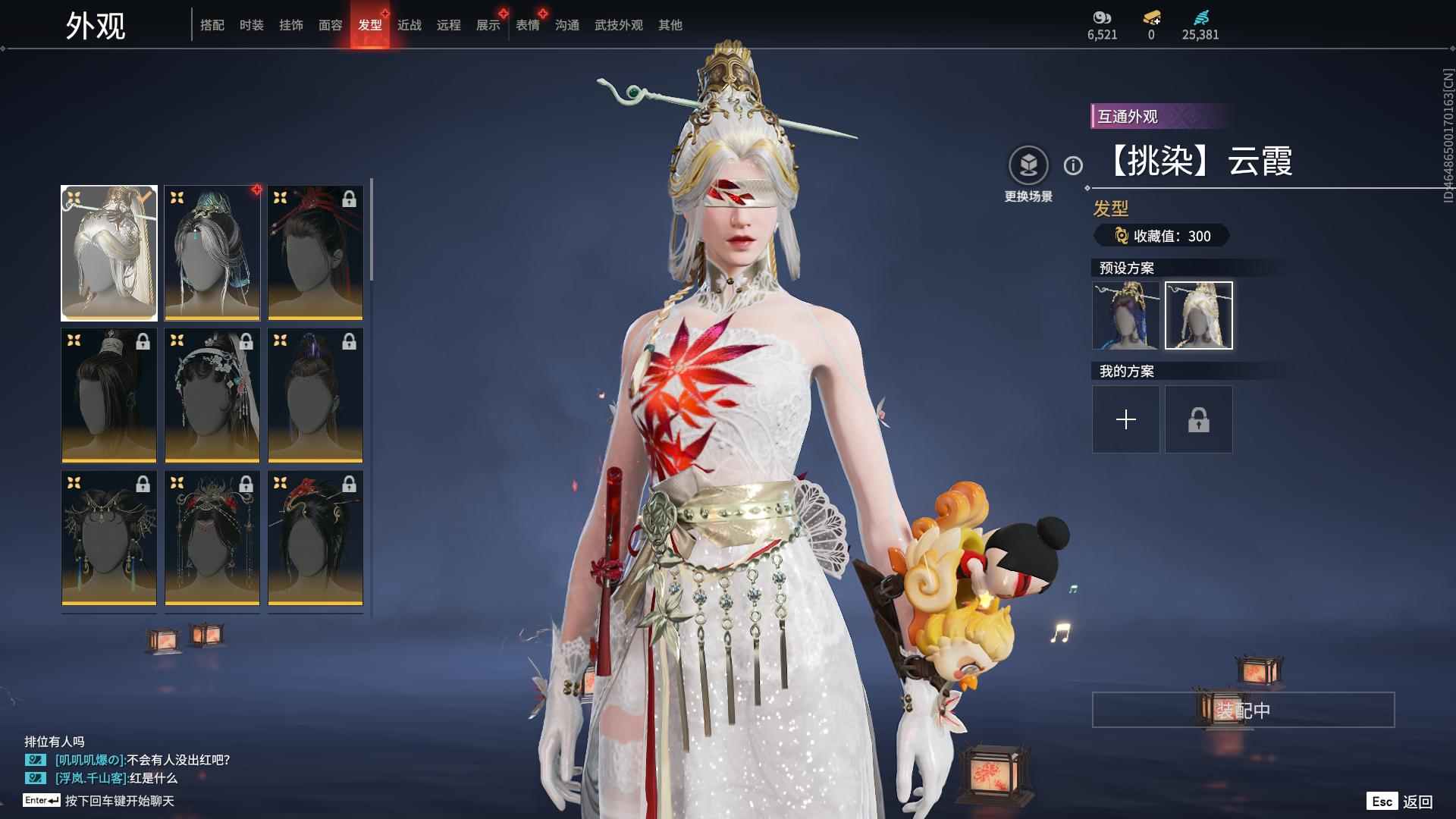Viewport: 1456px width, 819px height.
Task: Select the 面容 tab
Action: click(x=330, y=25)
